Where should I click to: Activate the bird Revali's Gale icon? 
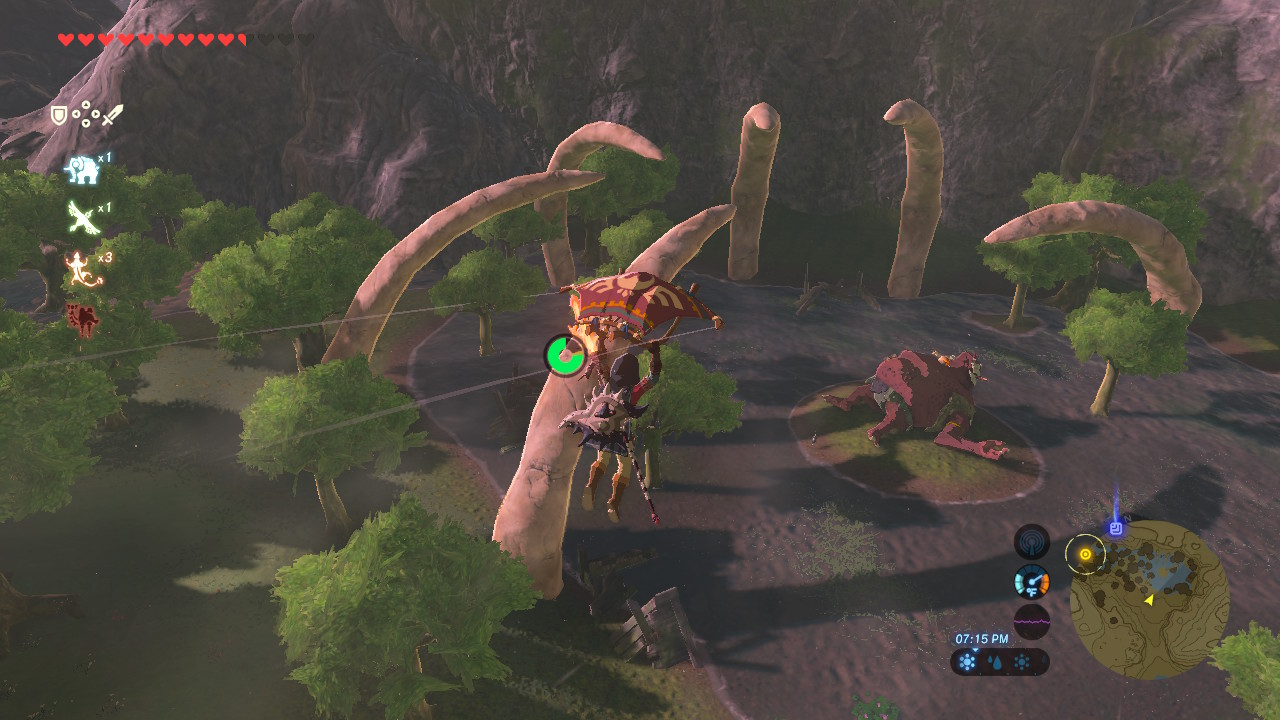(x=82, y=217)
